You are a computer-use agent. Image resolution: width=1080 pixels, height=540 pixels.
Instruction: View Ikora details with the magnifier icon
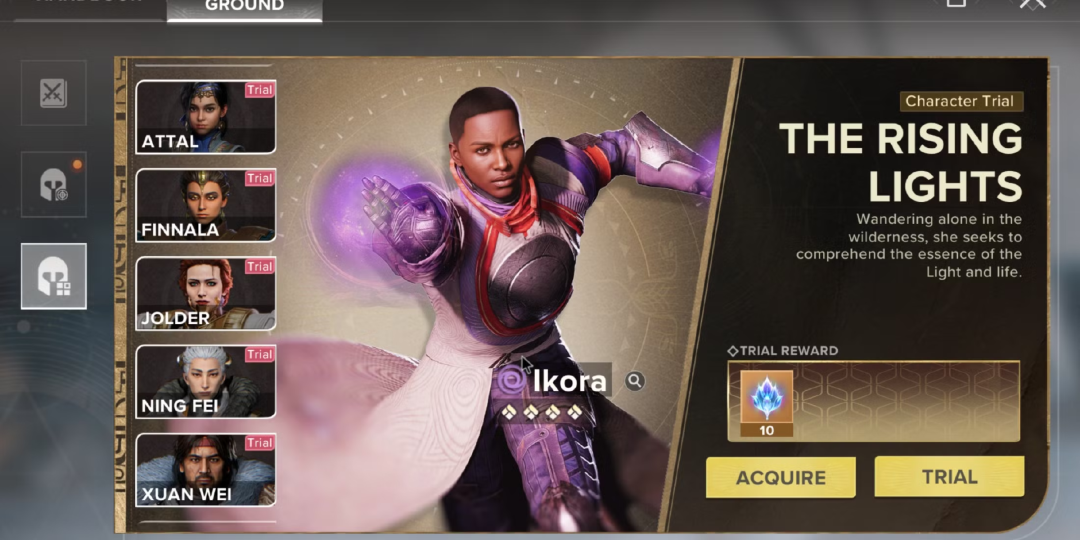pos(634,380)
